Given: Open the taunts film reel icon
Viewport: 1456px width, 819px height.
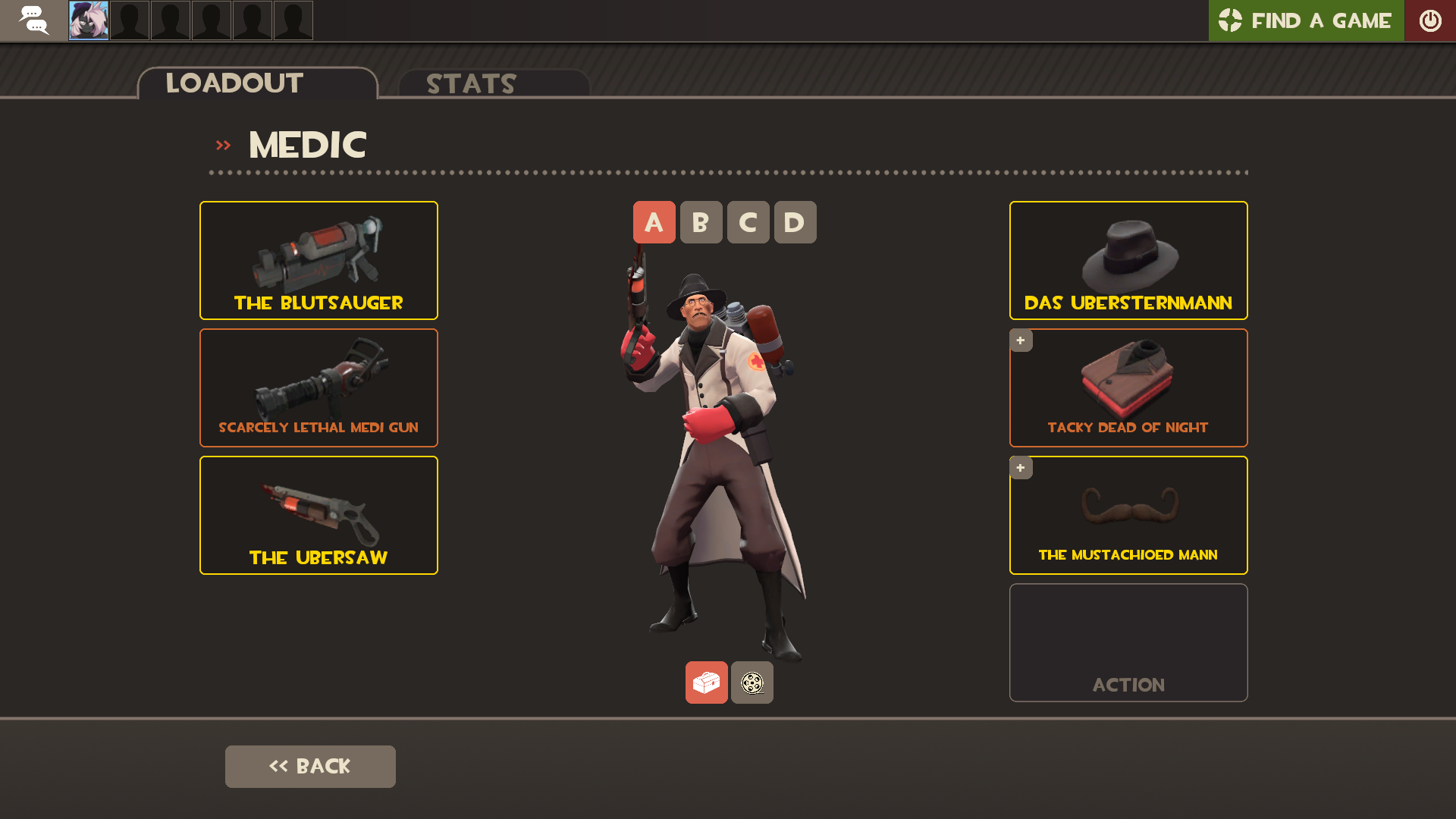Looking at the screenshot, I should click(752, 682).
